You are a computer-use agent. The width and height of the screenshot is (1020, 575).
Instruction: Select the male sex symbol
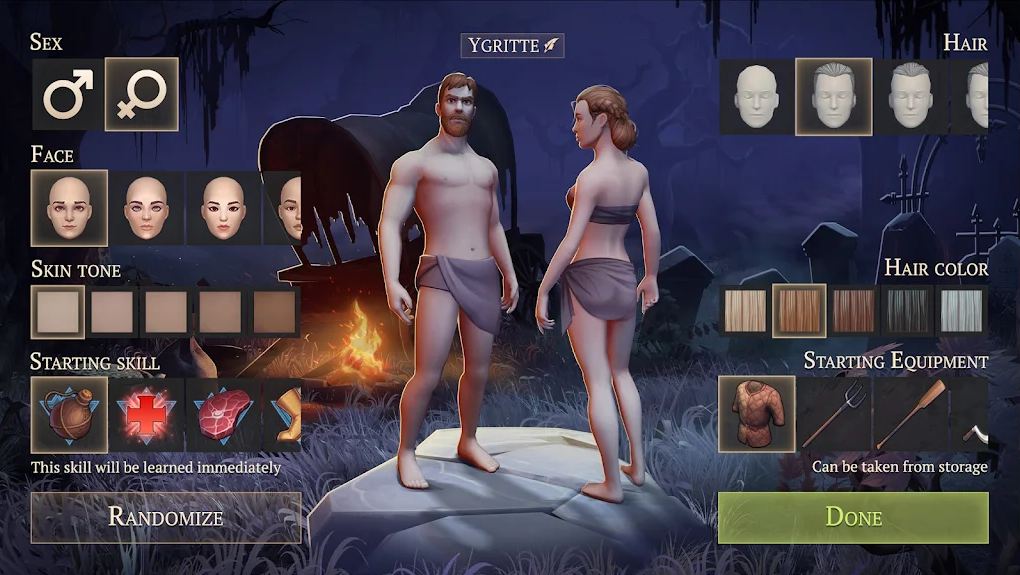coord(66,95)
